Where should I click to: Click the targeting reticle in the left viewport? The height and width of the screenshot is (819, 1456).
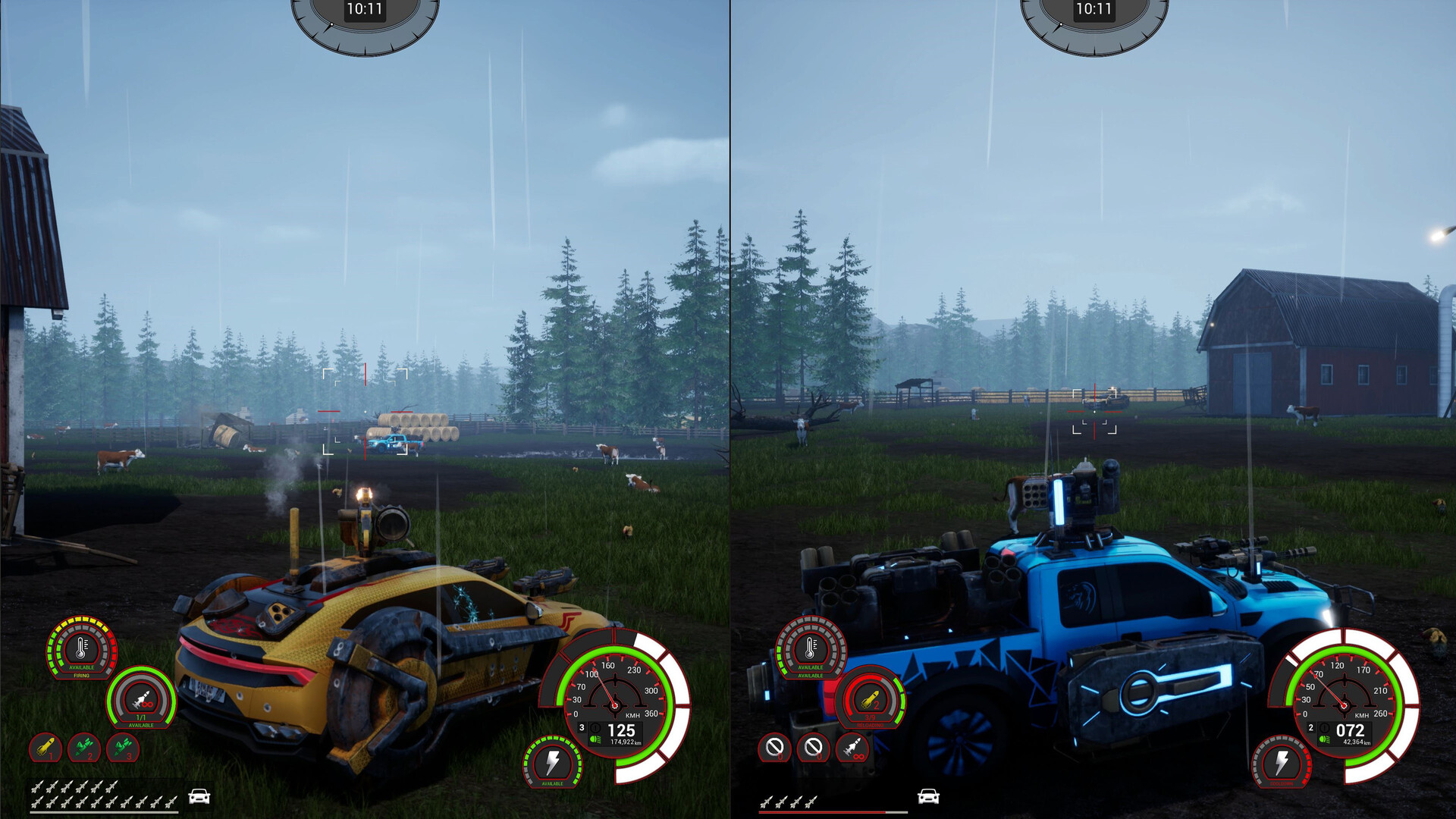pyautogui.click(x=366, y=413)
